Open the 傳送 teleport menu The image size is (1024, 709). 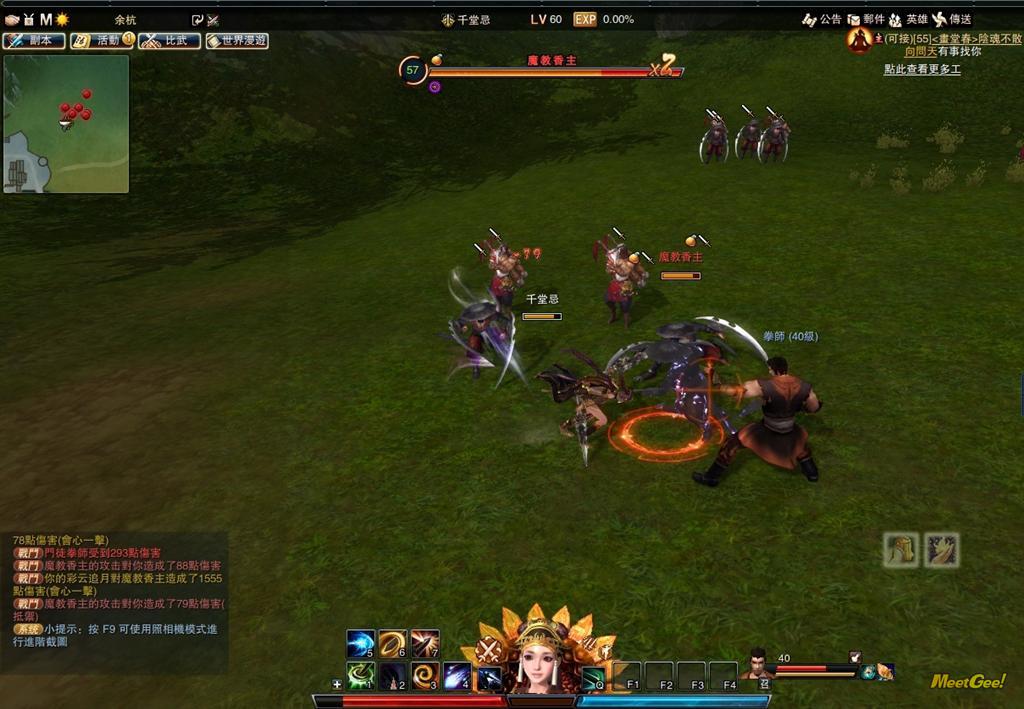tap(951, 19)
